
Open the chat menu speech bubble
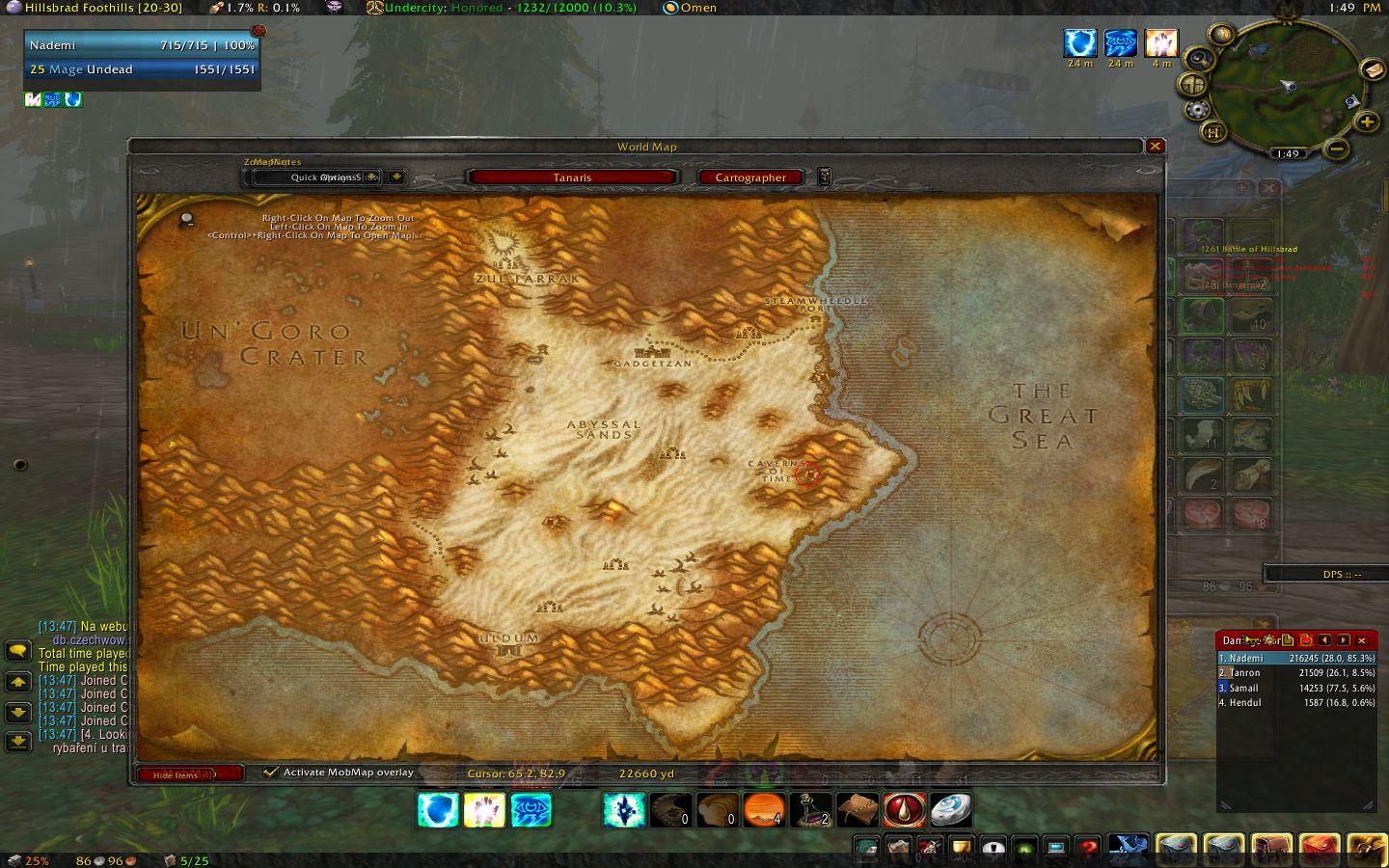pyautogui.click(x=18, y=651)
